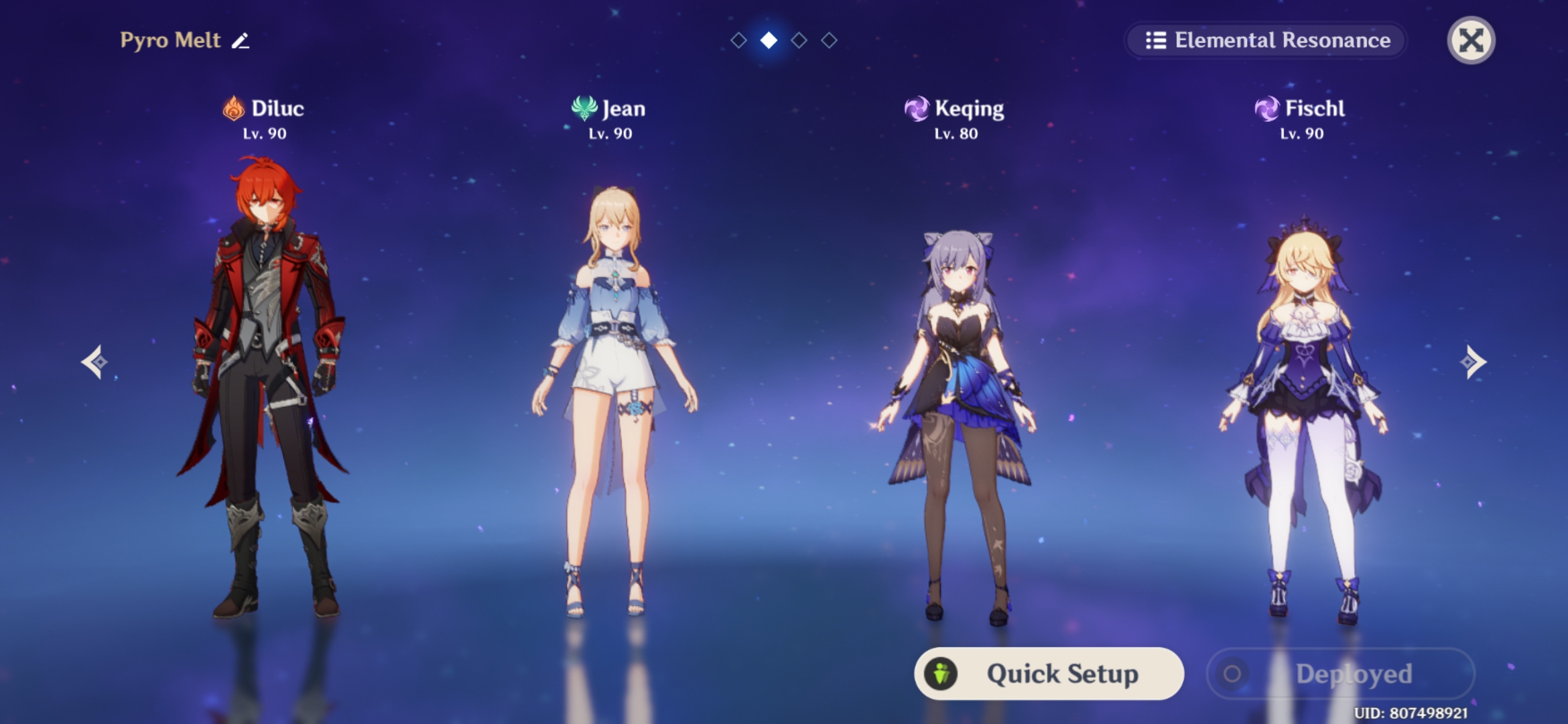Click the Electro element icon above Keqing

coord(917,109)
